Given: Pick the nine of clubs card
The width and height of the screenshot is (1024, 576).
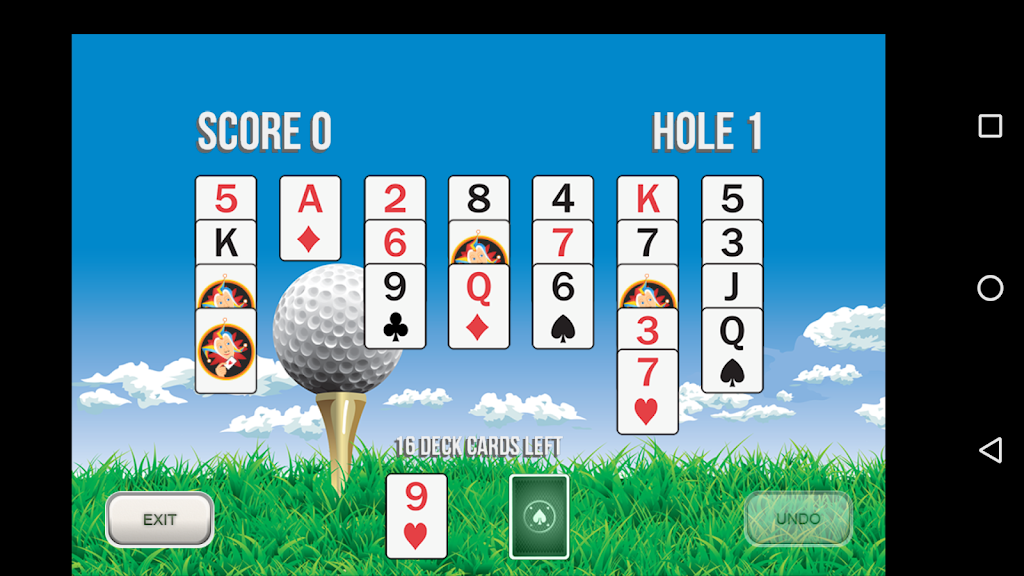Looking at the screenshot, I should (x=395, y=306).
